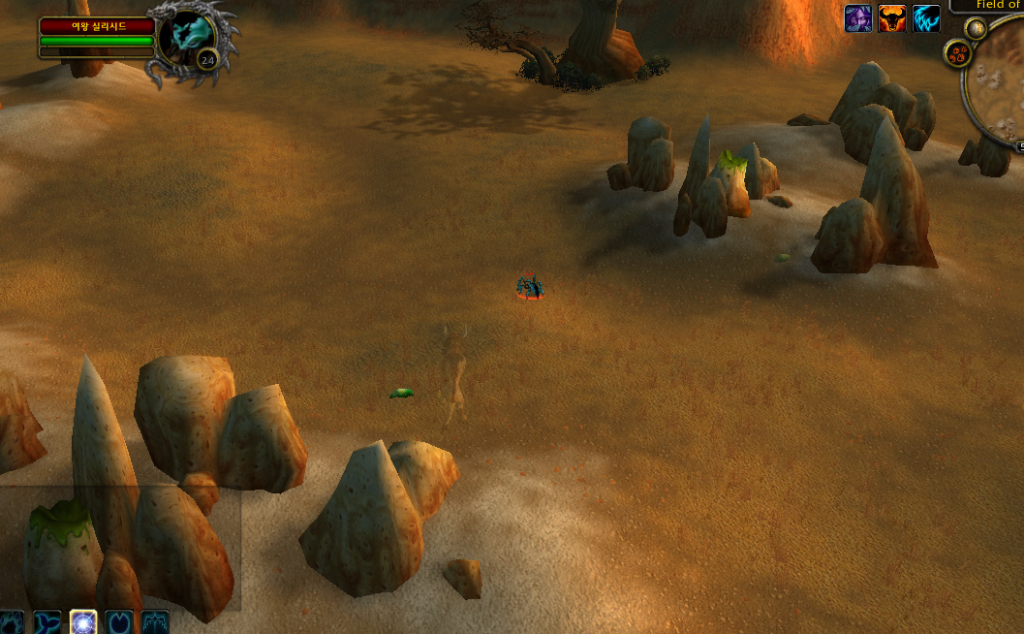Select the dark teal winged form icon
This screenshot has height=634, width=1024.
click(155, 622)
